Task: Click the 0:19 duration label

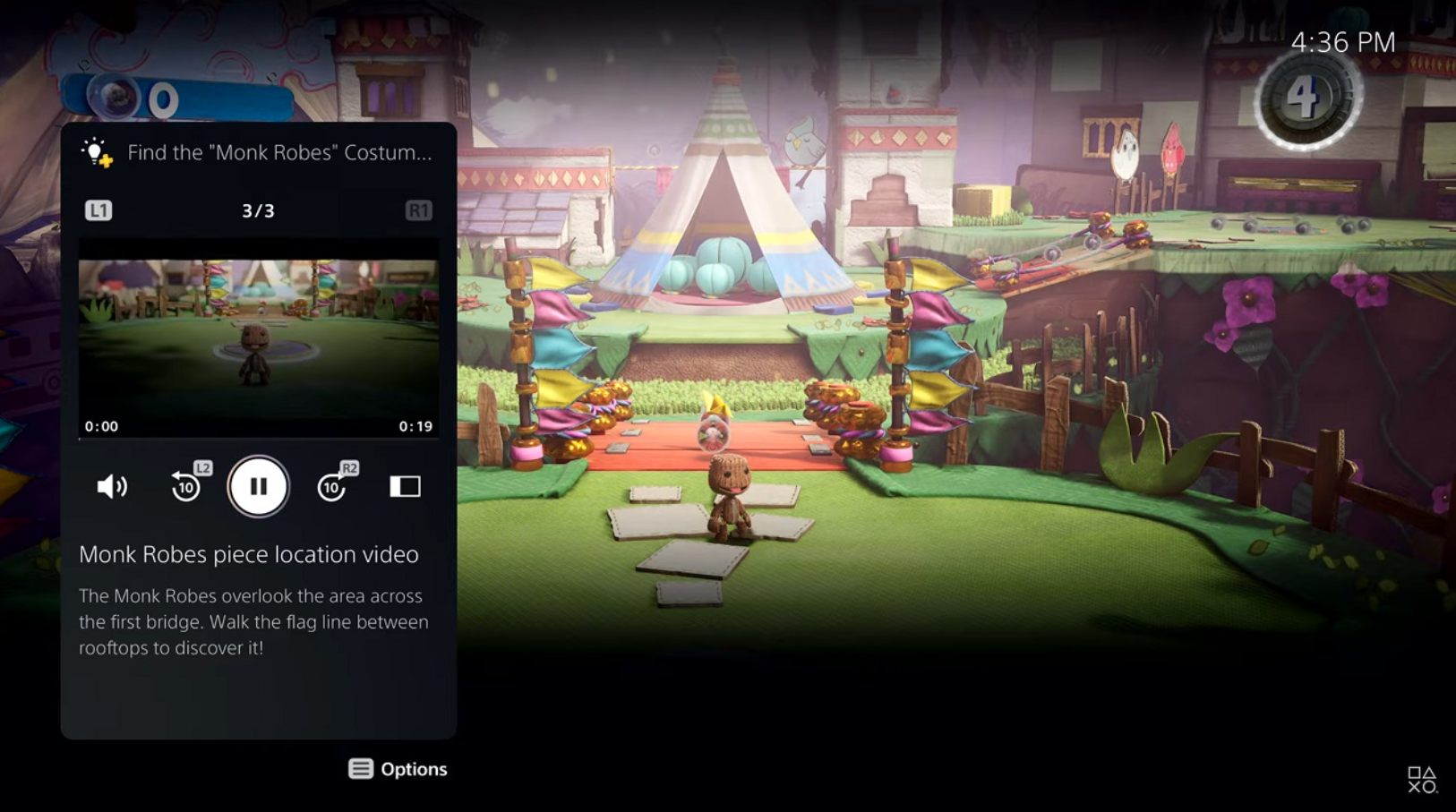Action: [417, 427]
